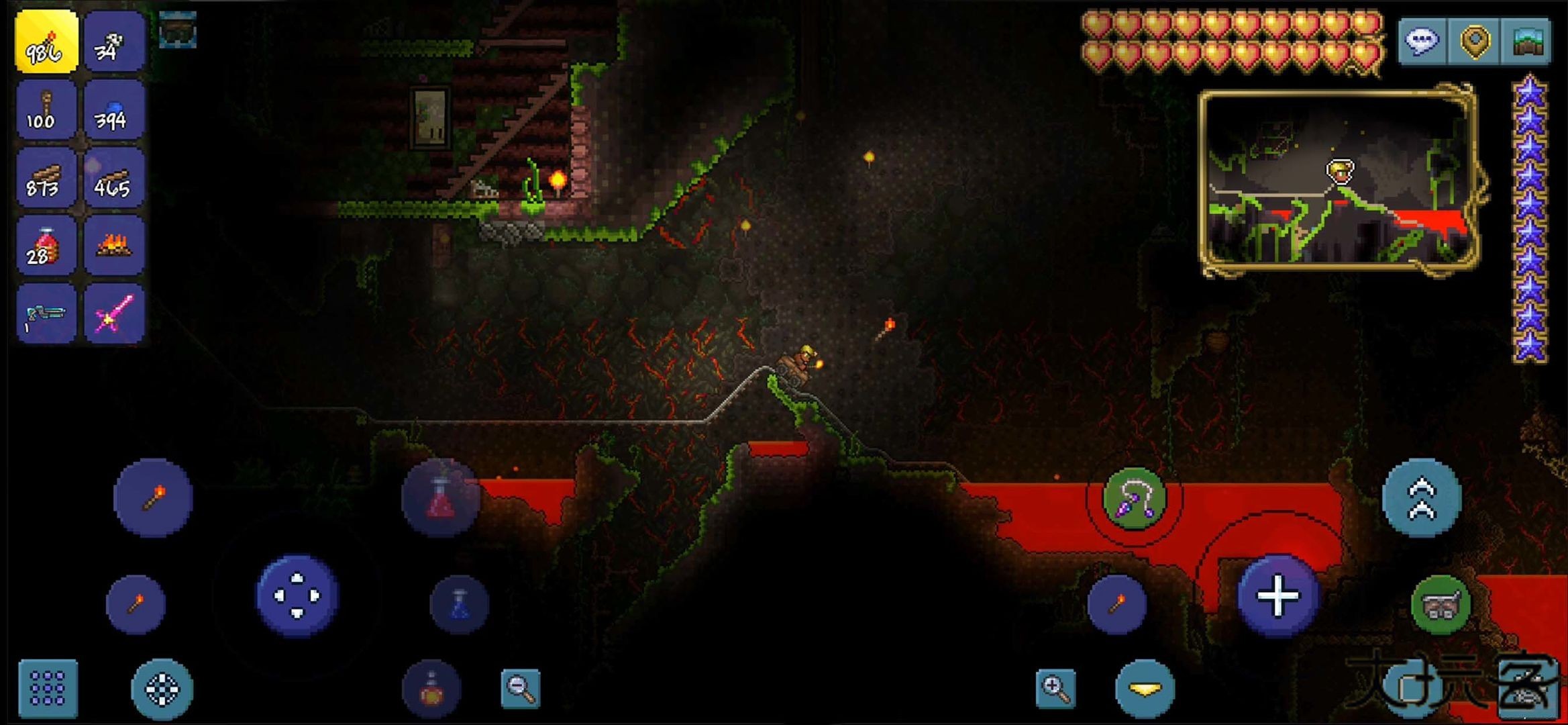The image size is (1568, 725).
Task: Use the grappling hook button
Action: pyautogui.click(x=1134, y=498)
